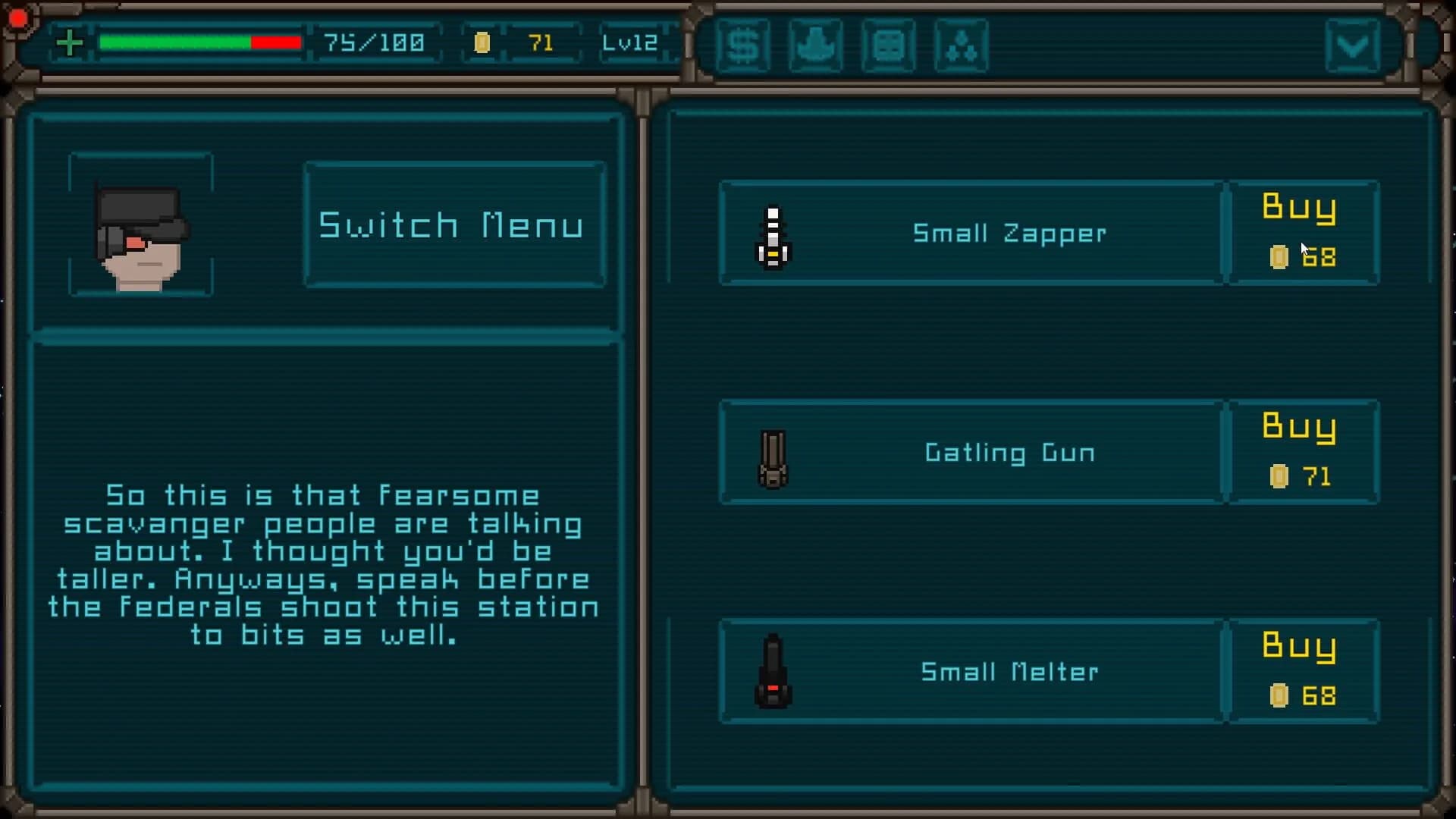Collapse the toolbar with the down chevron
The height and width of the screenshot is (819, 1456).
[1354, 45]
